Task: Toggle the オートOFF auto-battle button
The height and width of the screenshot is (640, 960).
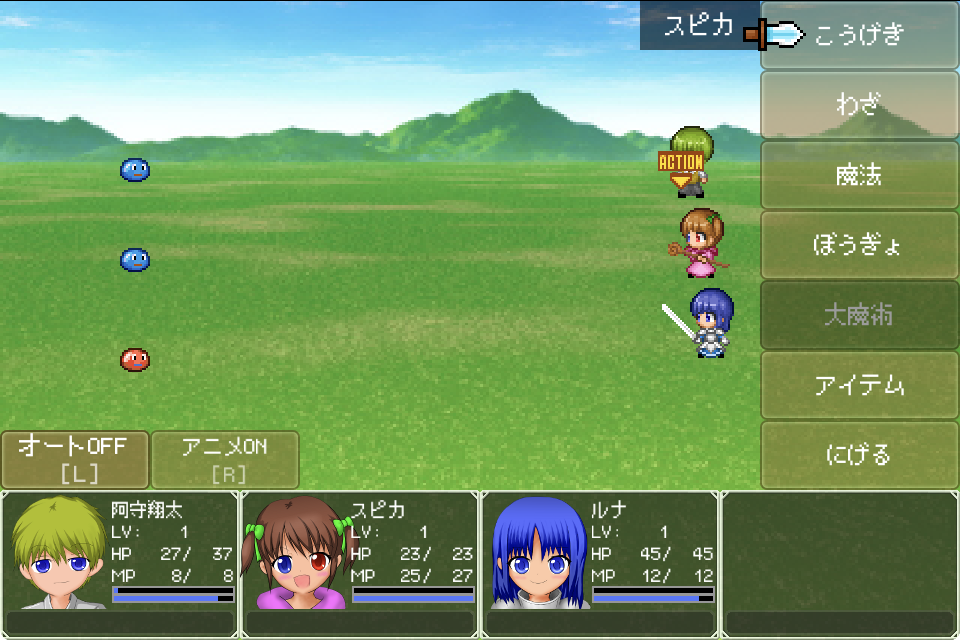Action: [75, 459]
